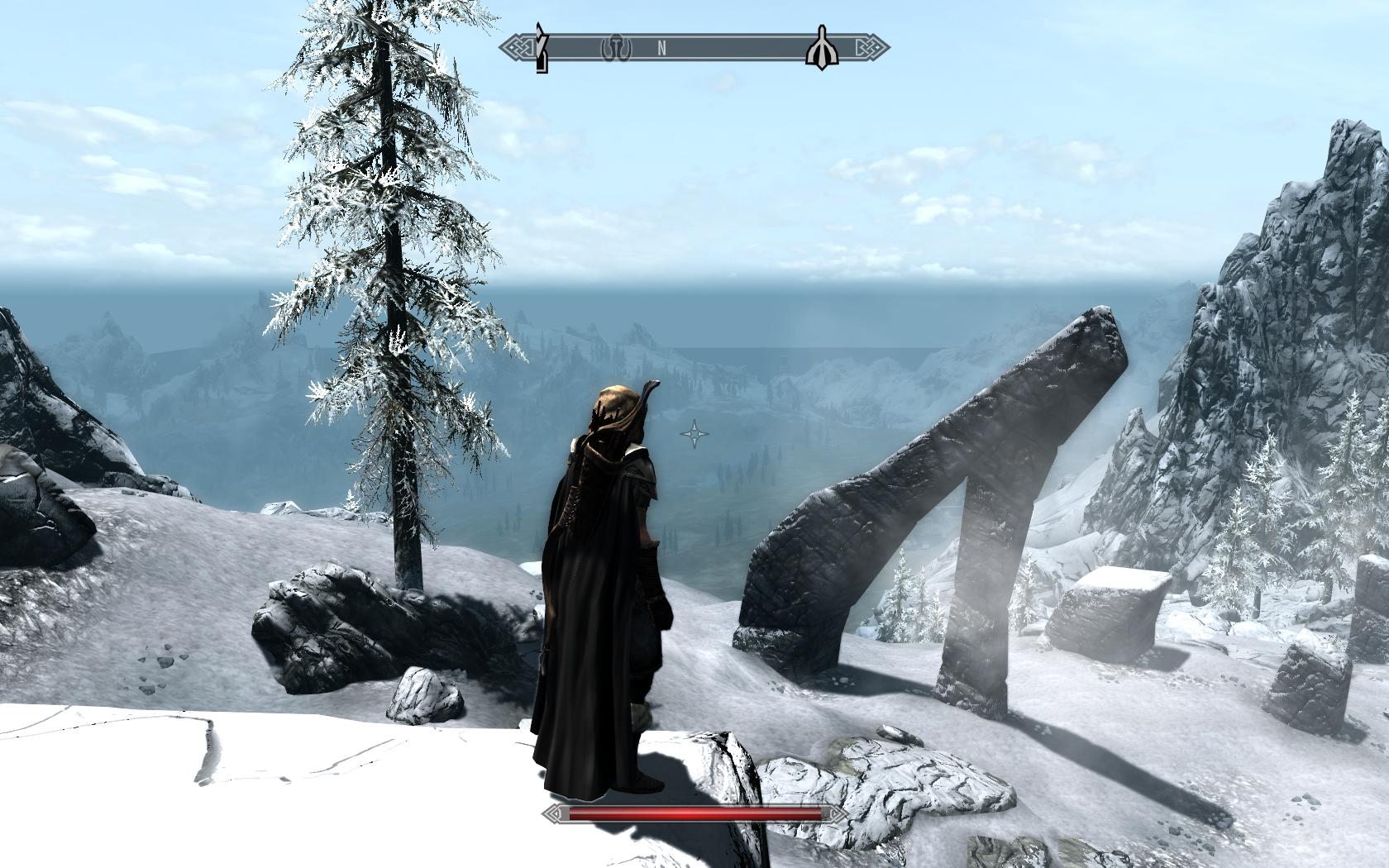
Task: Select the quest objective marker on the compass
Action: [x=542, y=47]
